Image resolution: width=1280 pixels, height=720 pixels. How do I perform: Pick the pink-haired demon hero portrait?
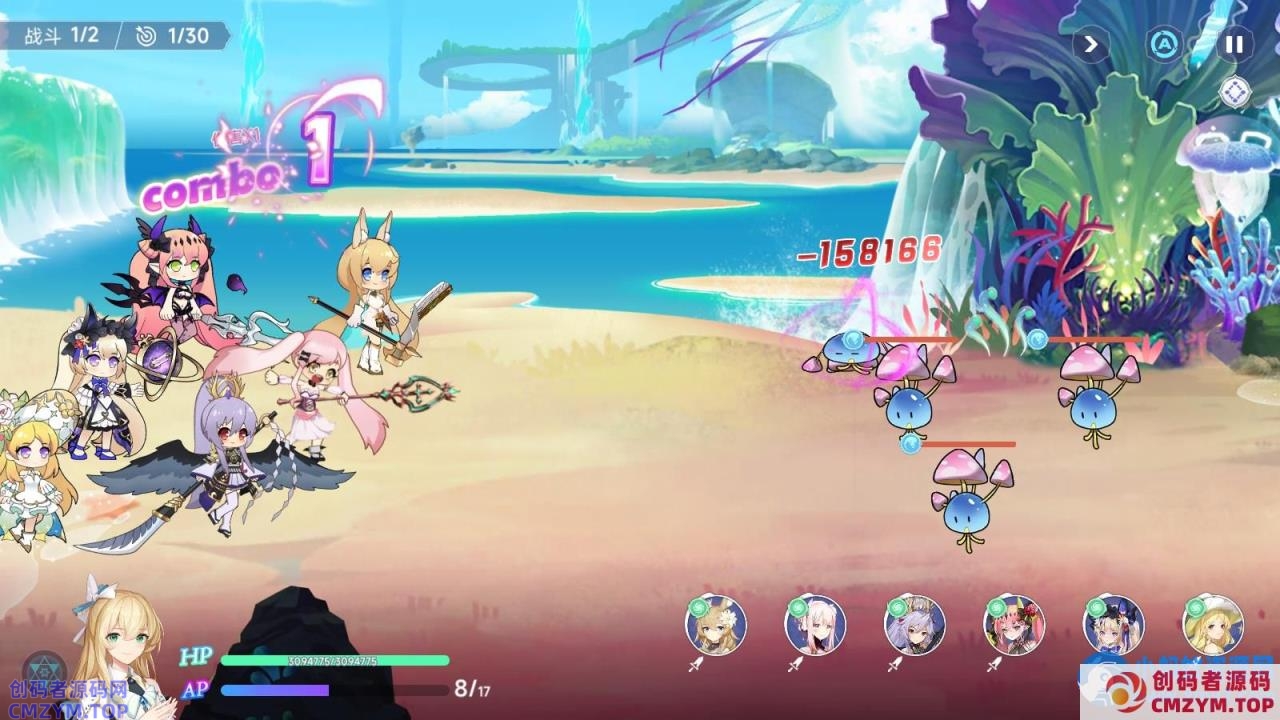point(1014,626)
